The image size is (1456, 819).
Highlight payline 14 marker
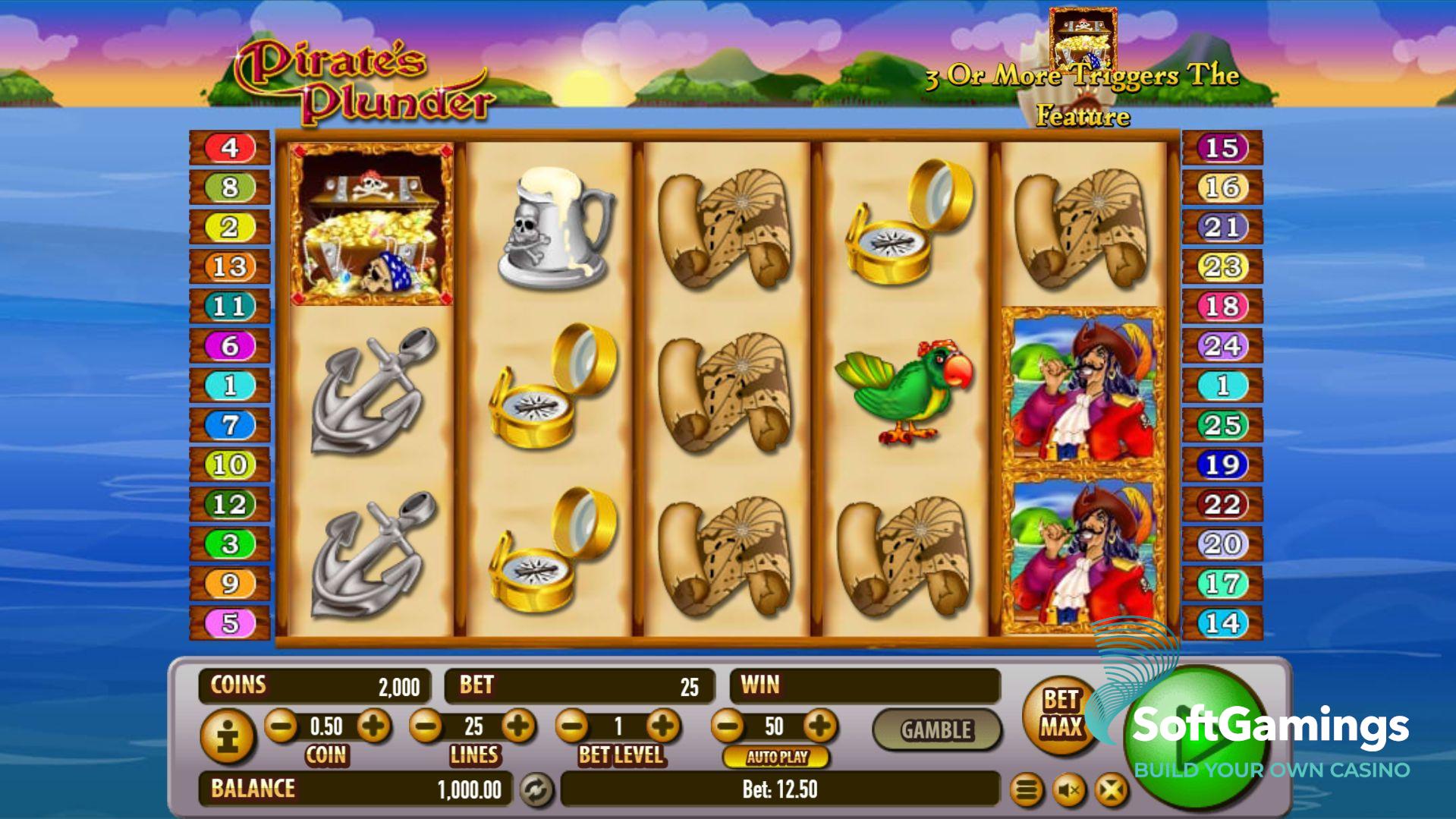click(1222, 623)
